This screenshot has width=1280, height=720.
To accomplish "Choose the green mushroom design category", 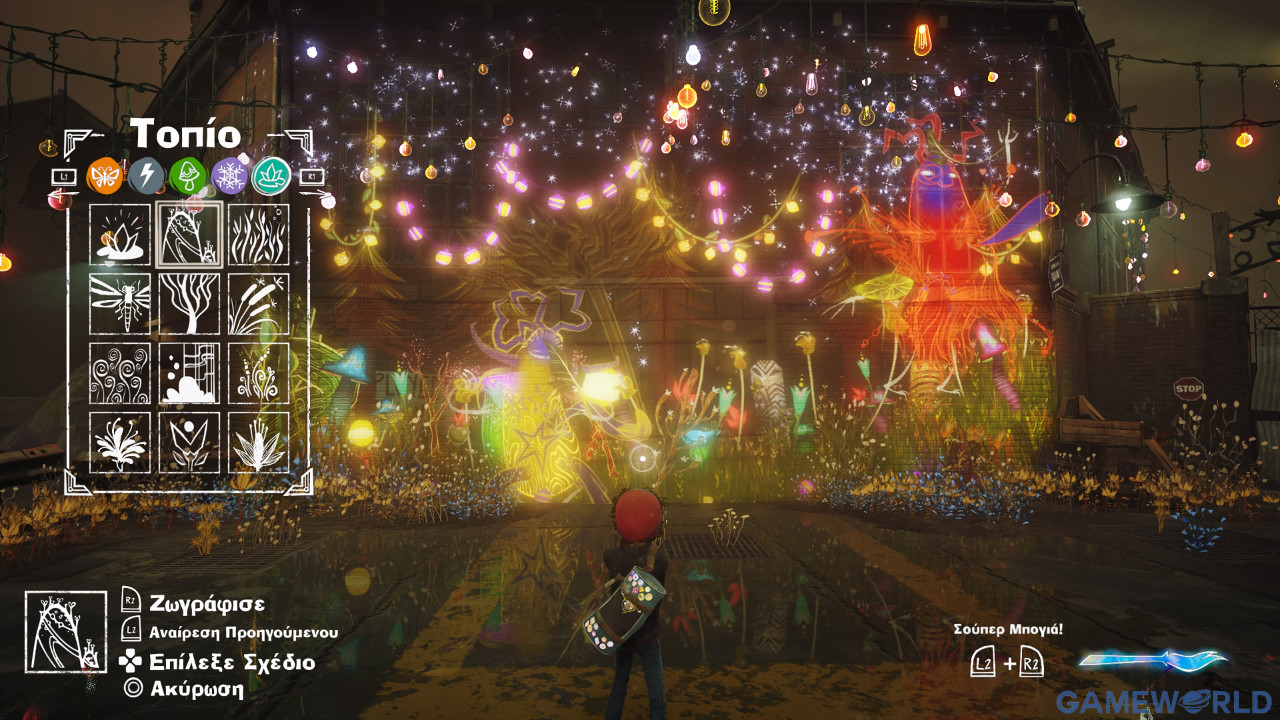I will click(188, 176).
